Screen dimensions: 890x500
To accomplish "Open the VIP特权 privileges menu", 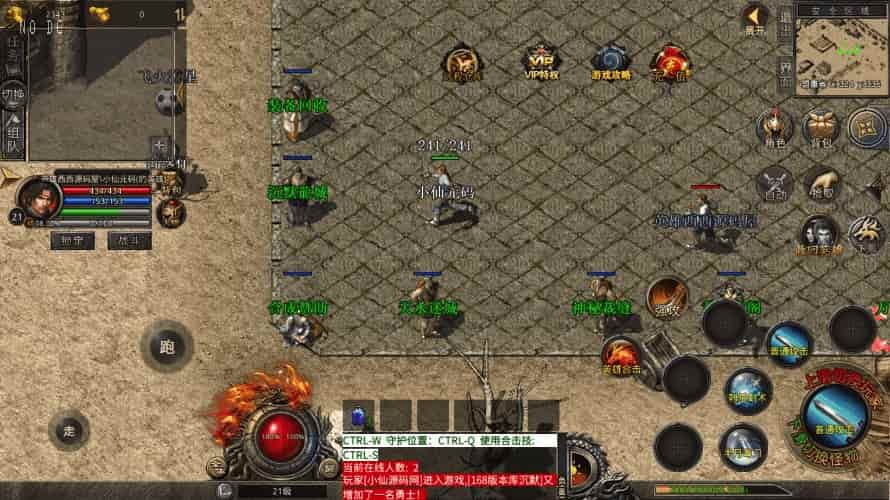I will [540, 62].
